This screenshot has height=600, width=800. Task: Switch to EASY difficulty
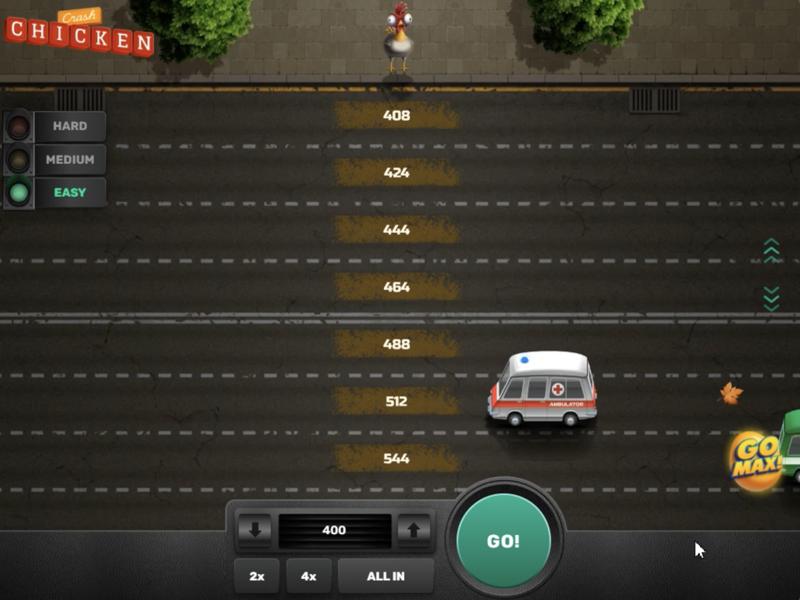(x=69, y=192)
